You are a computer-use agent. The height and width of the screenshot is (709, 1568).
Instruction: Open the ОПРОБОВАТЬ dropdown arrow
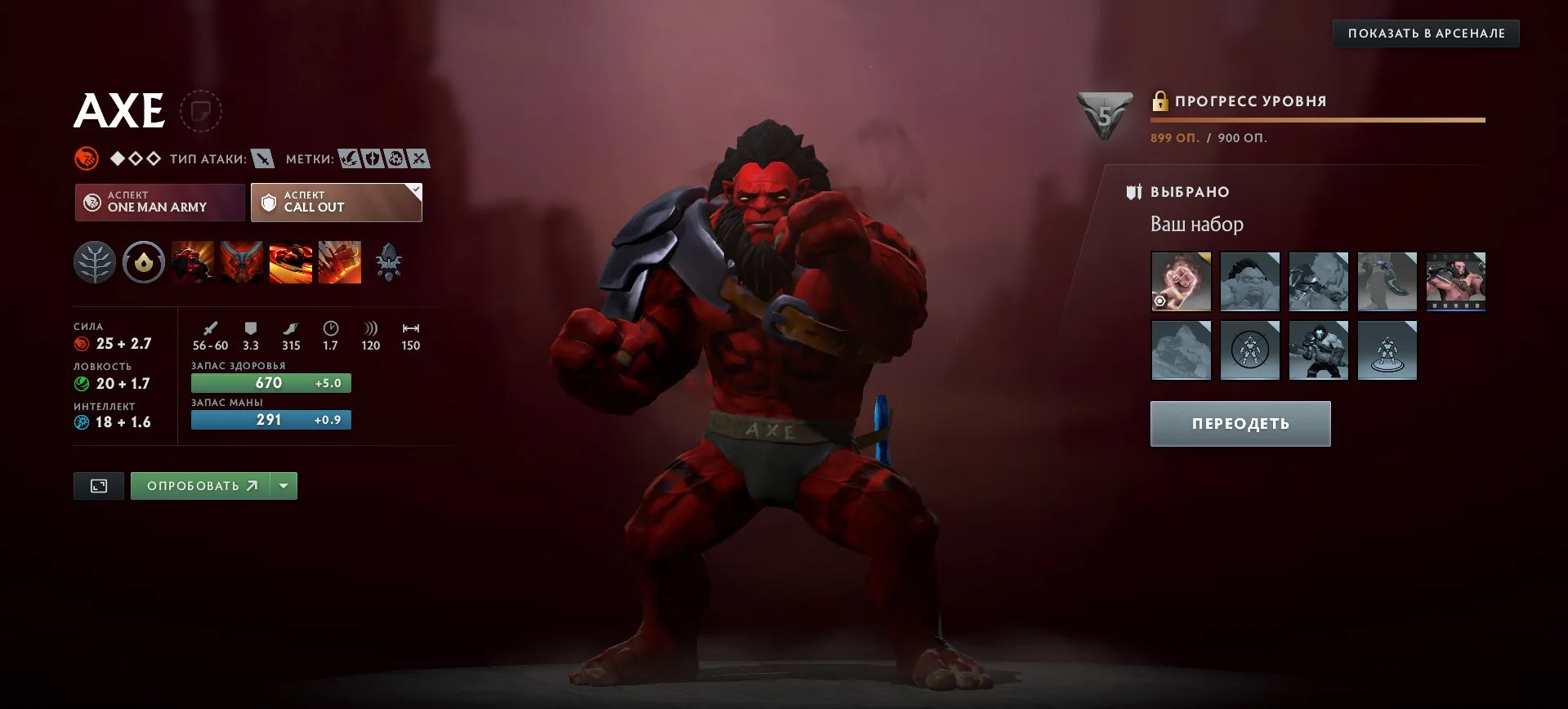(284, 485)
